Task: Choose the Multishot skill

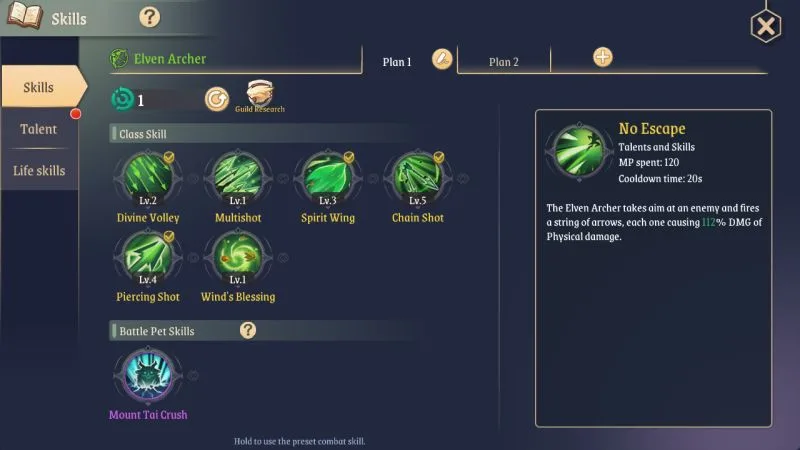Action: [x=237, y=178]
